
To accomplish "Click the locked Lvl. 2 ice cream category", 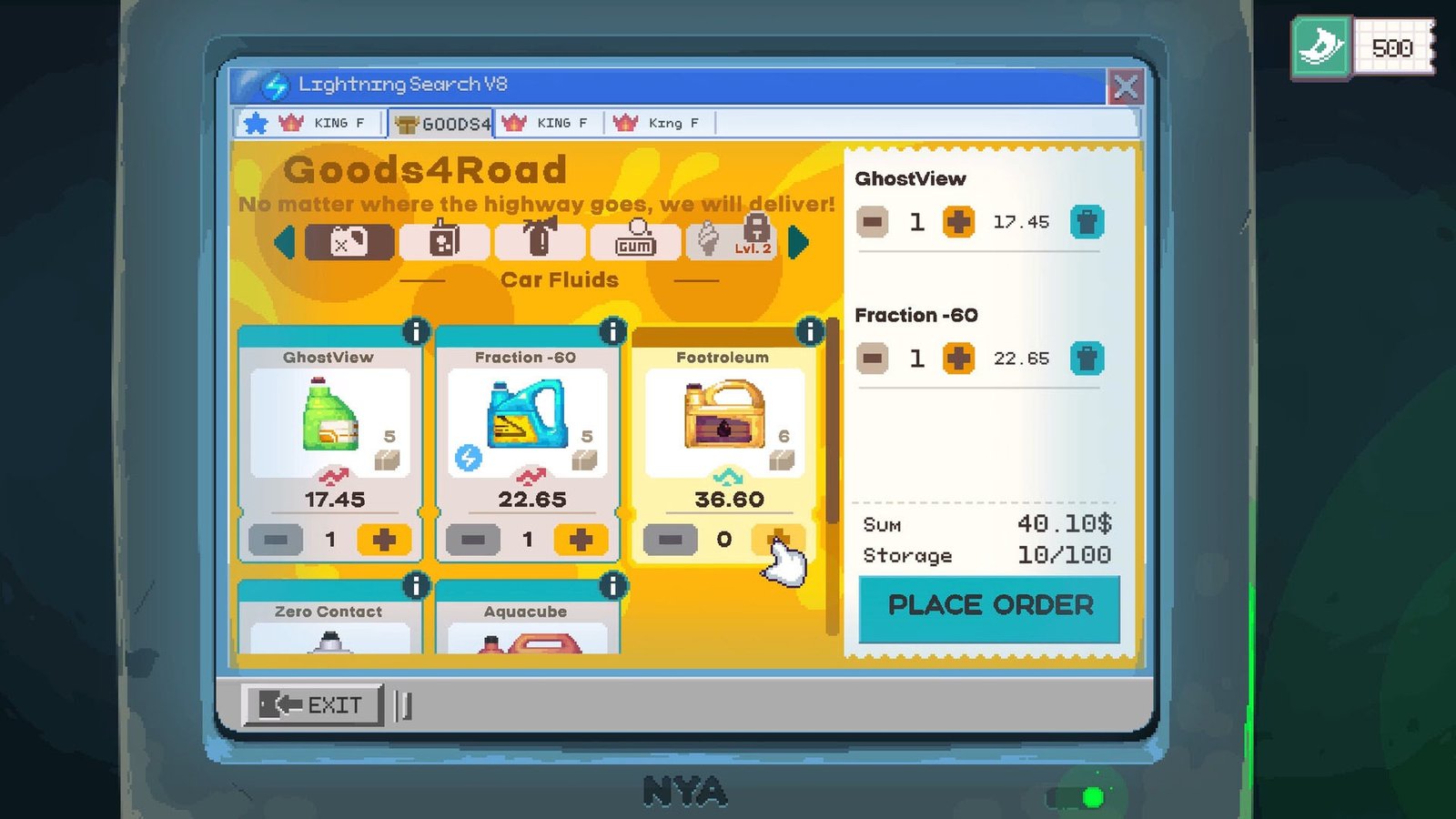I will pyautogui.click(x=728, y=241).
